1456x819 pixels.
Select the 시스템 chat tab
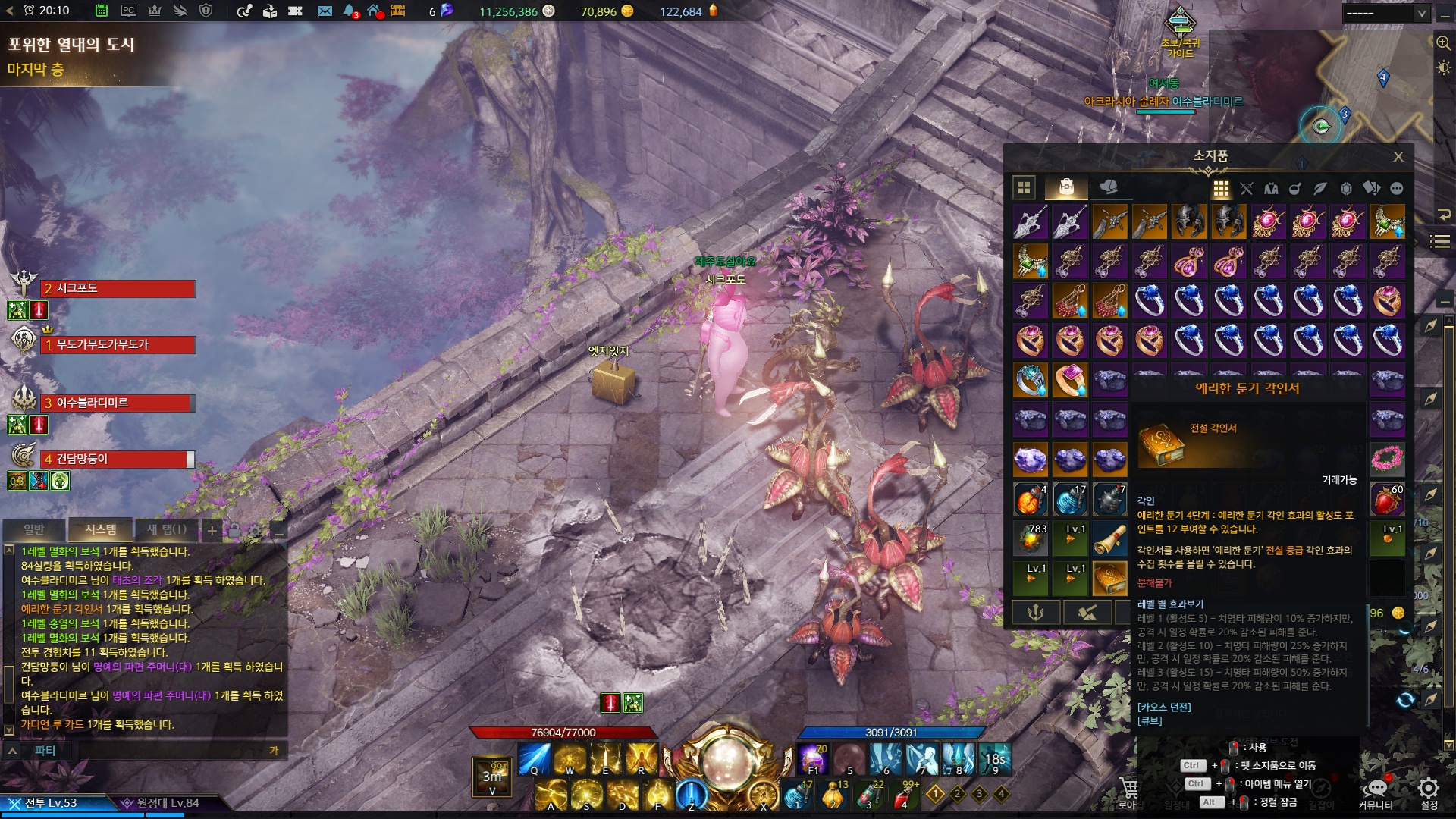(x=101, y=529)
